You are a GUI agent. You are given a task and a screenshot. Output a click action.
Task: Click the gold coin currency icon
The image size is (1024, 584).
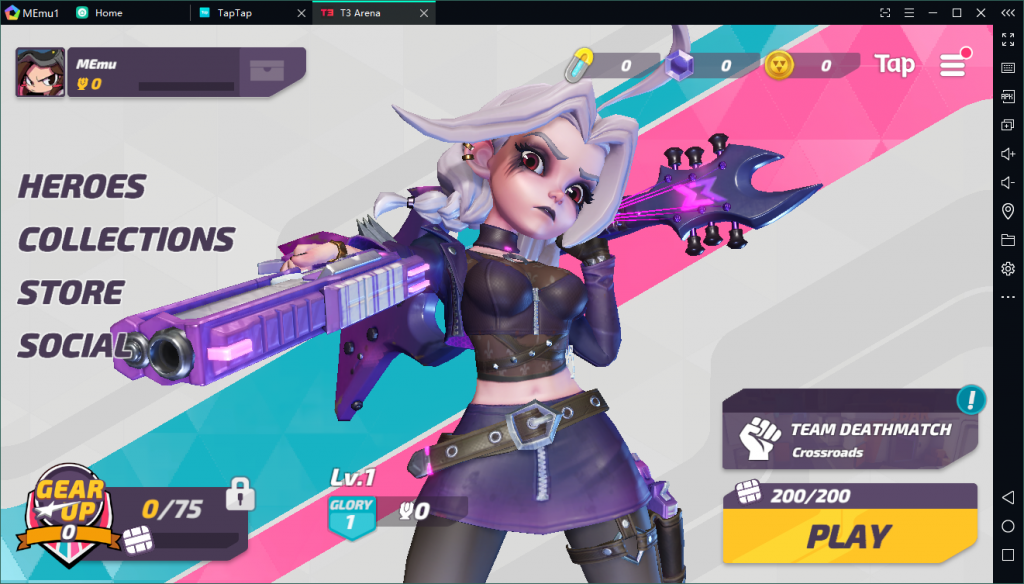[779, 66]
